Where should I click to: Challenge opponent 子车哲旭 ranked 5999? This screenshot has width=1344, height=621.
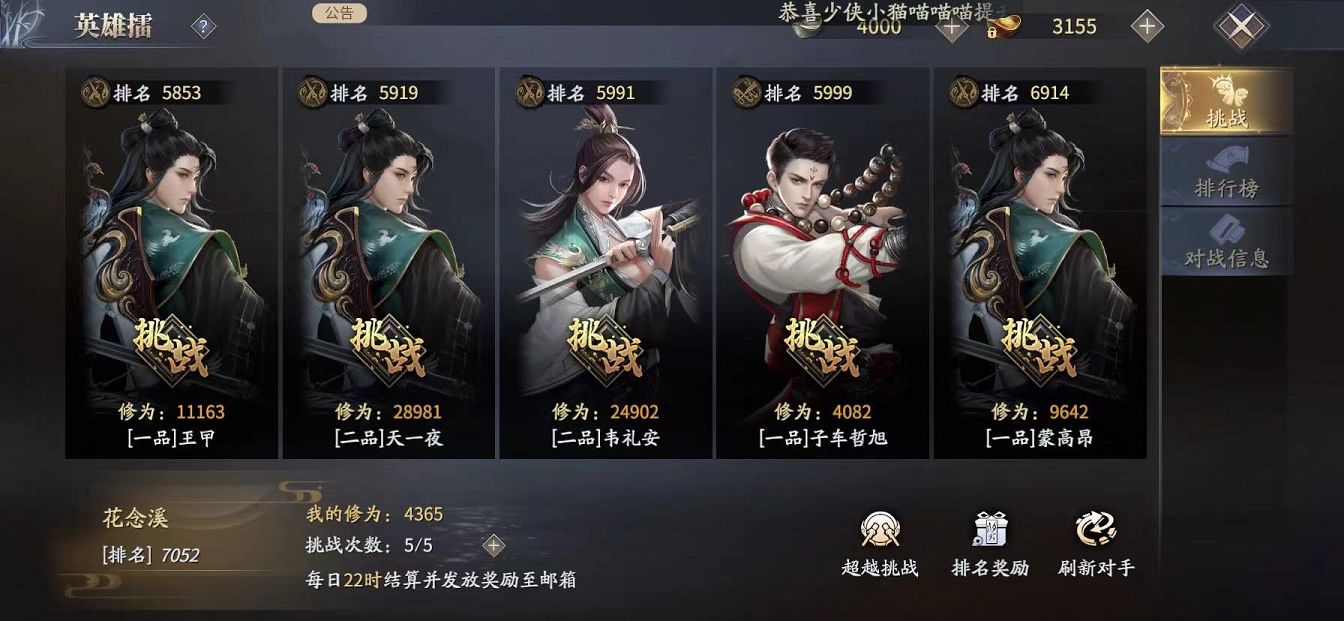(822, 346)
